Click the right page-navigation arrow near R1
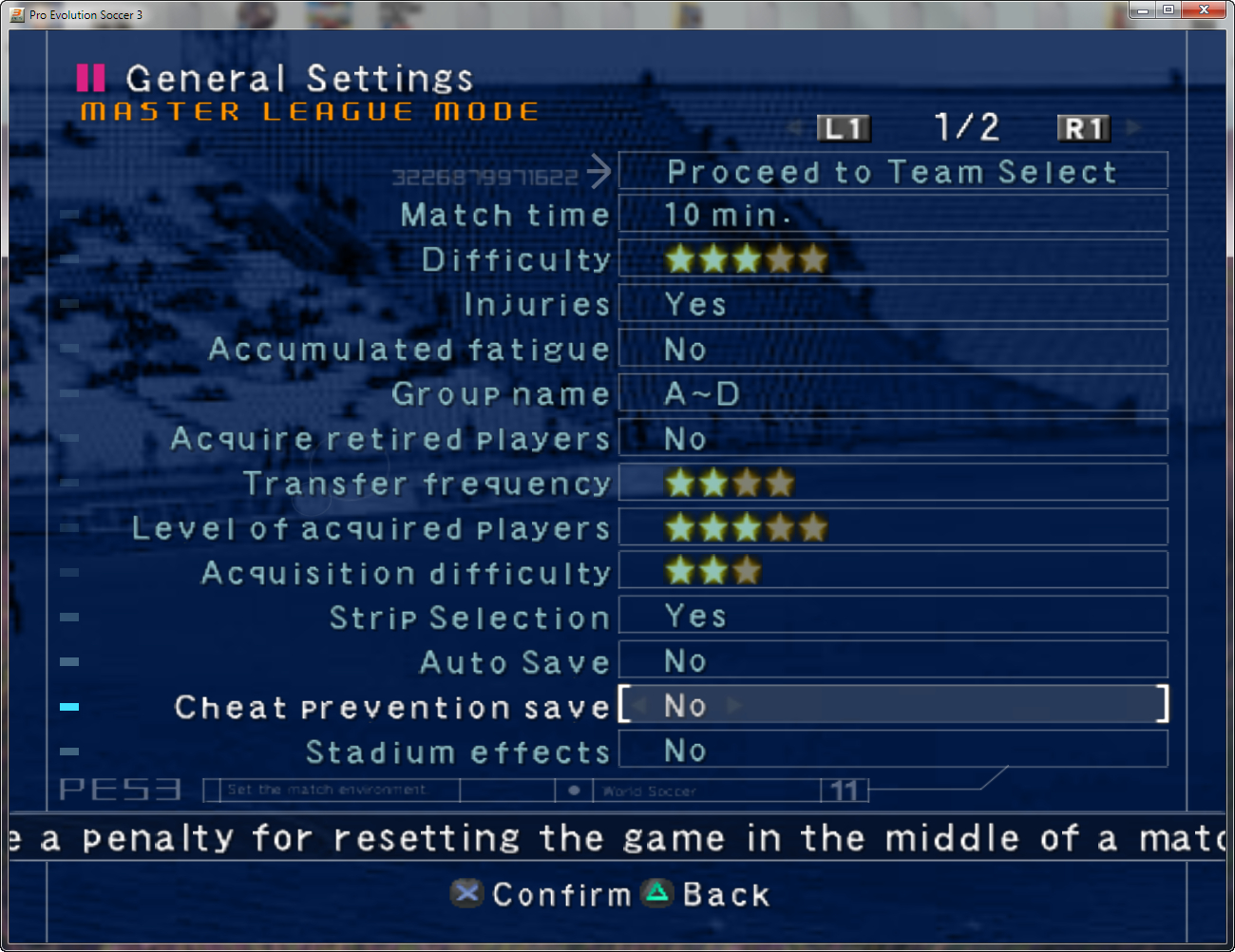This screenshot has width=1235, height=952. pos(1131,128)
